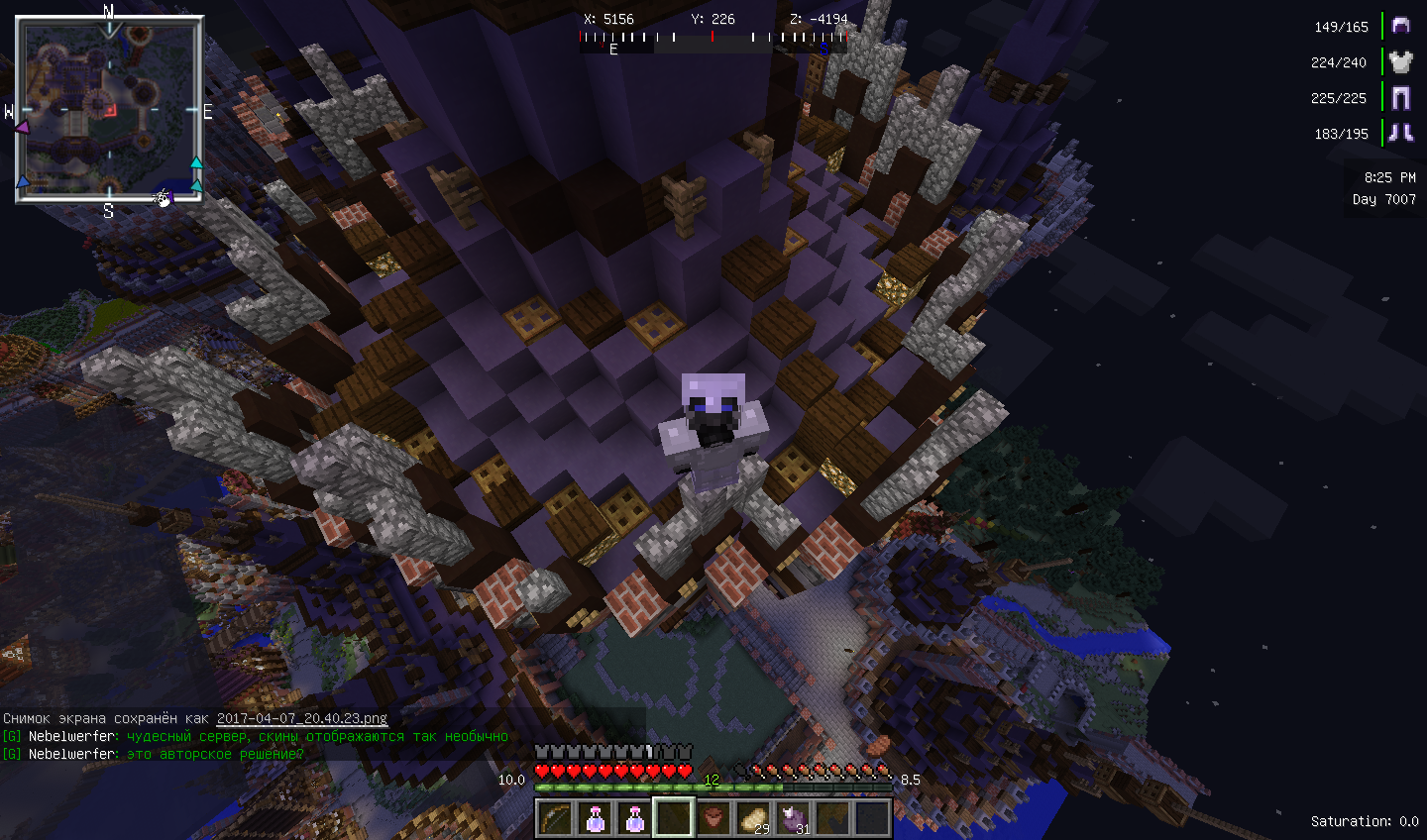Click the chestplate durability icon
The image size is (1427, 840).
point(1400,61)
